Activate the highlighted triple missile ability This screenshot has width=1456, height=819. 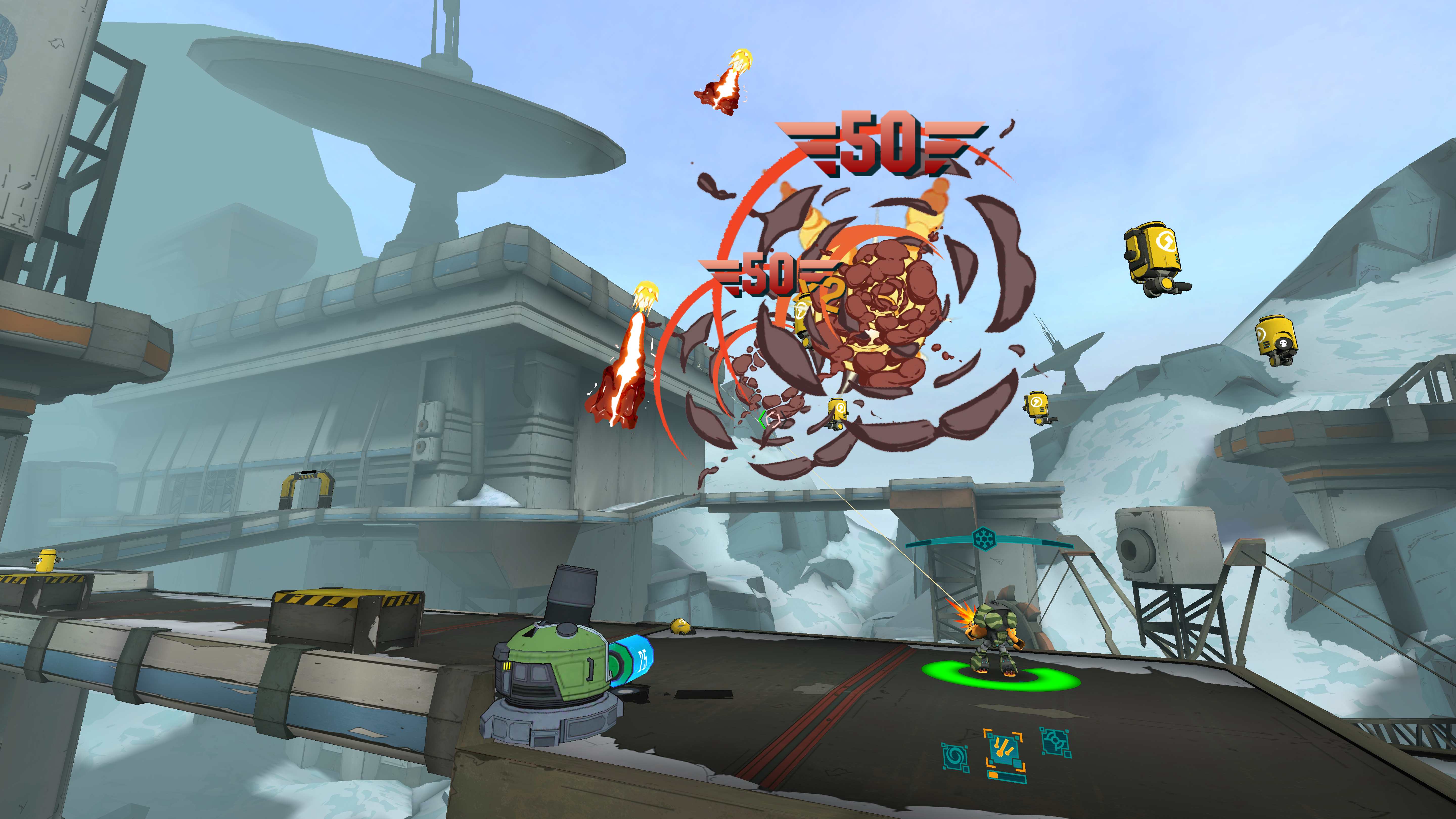1004,749
